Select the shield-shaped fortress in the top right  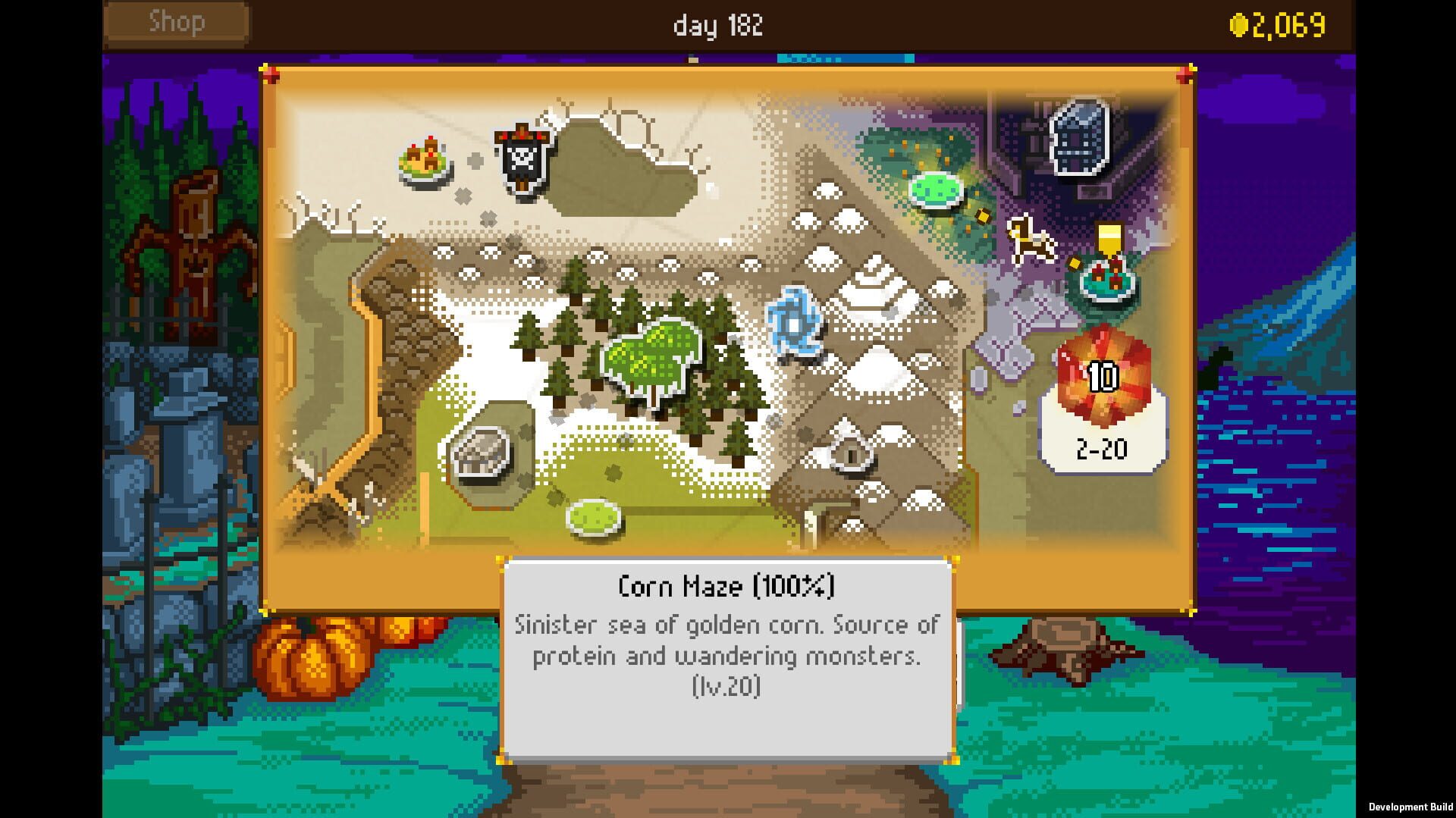pos(1077,136)
